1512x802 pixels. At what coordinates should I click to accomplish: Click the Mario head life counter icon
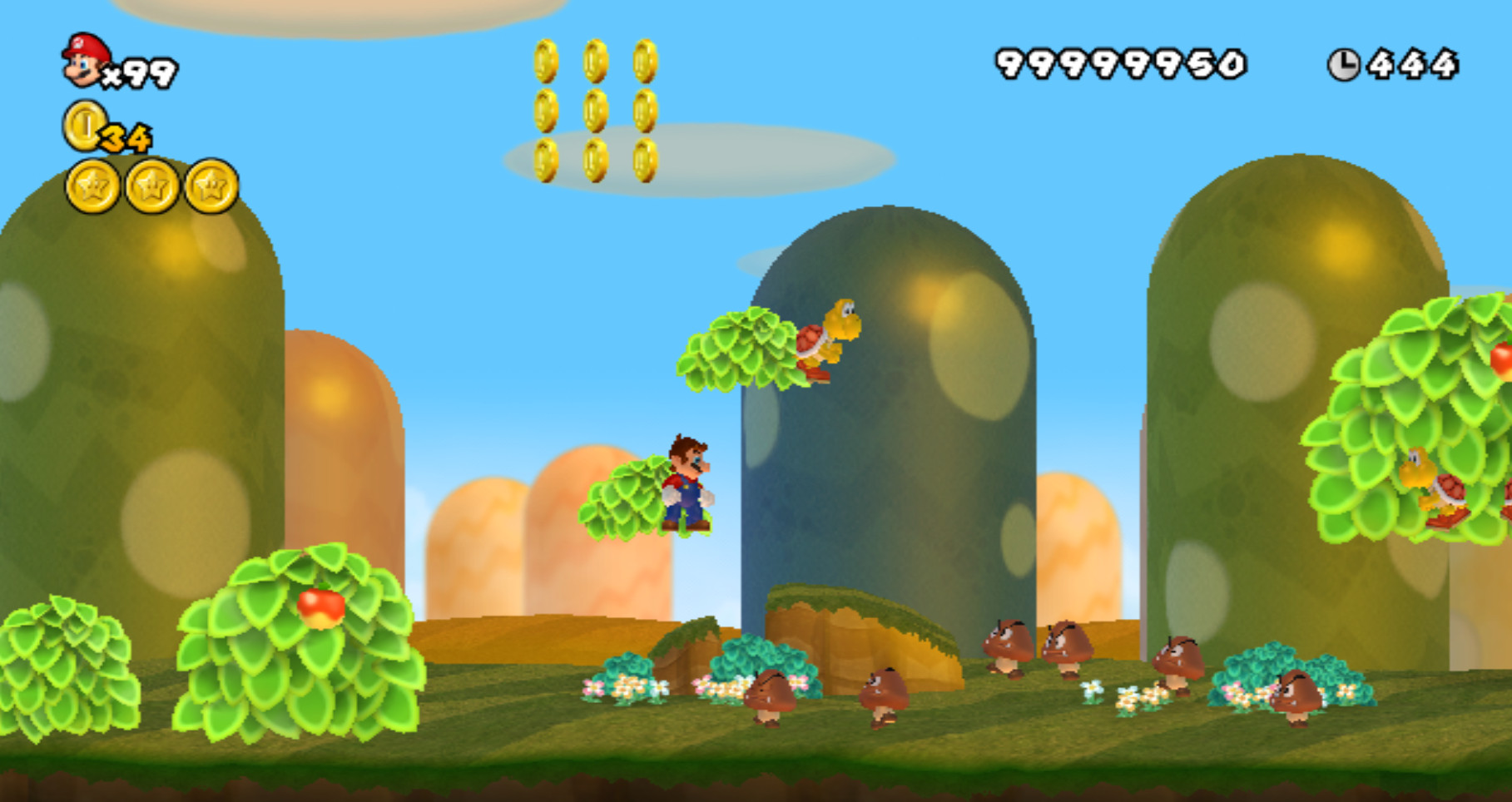[x=83, y=62]
